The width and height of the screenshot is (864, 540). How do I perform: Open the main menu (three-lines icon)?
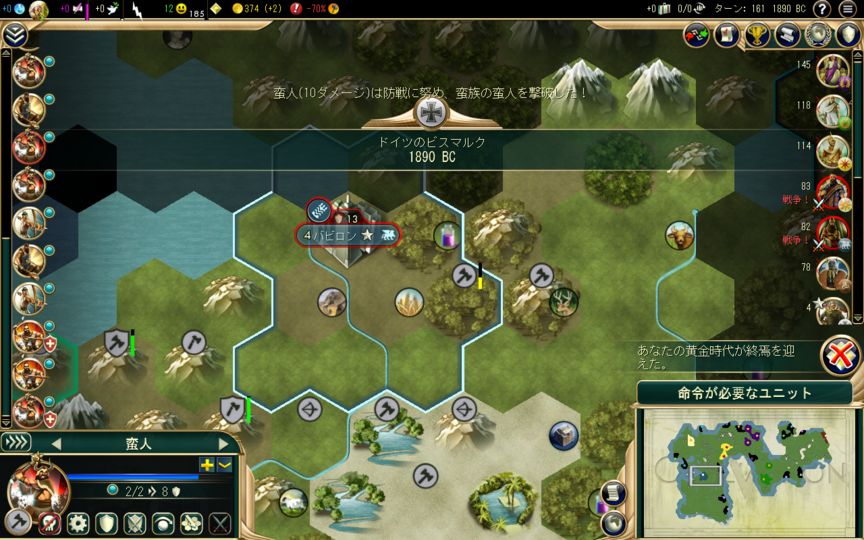click(848, 9)
